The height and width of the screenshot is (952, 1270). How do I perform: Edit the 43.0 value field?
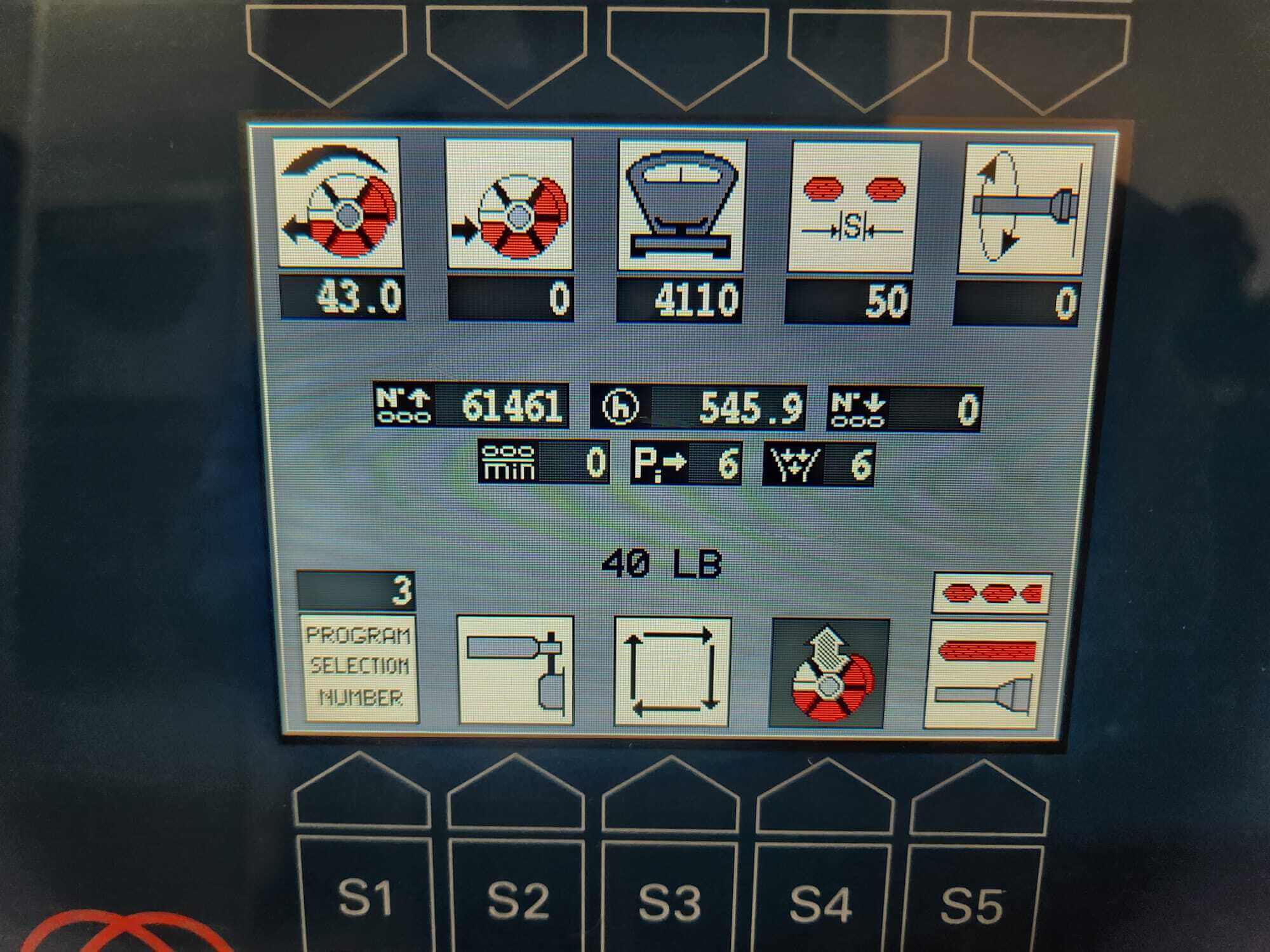342,296
